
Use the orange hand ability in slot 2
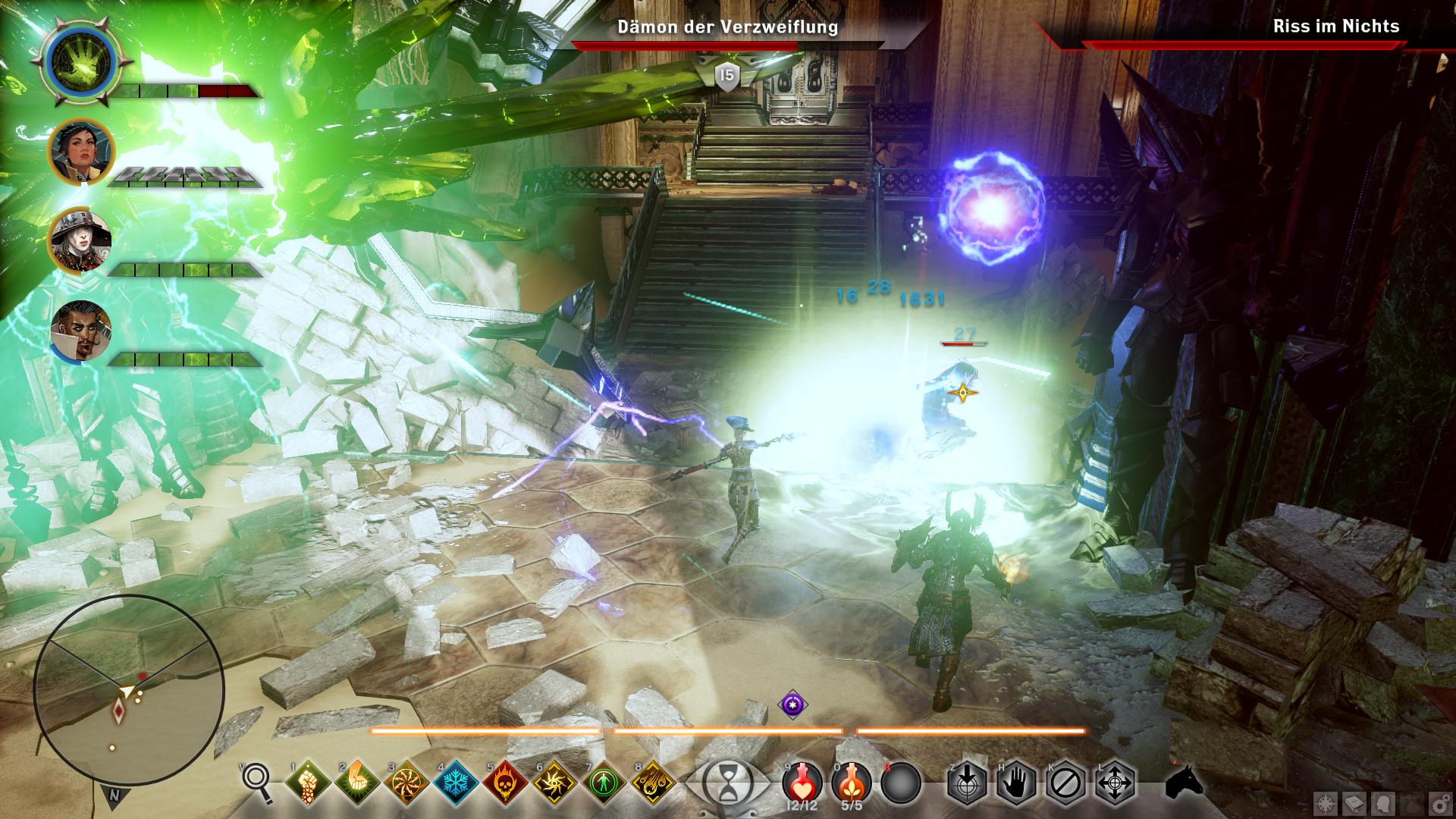356,782
